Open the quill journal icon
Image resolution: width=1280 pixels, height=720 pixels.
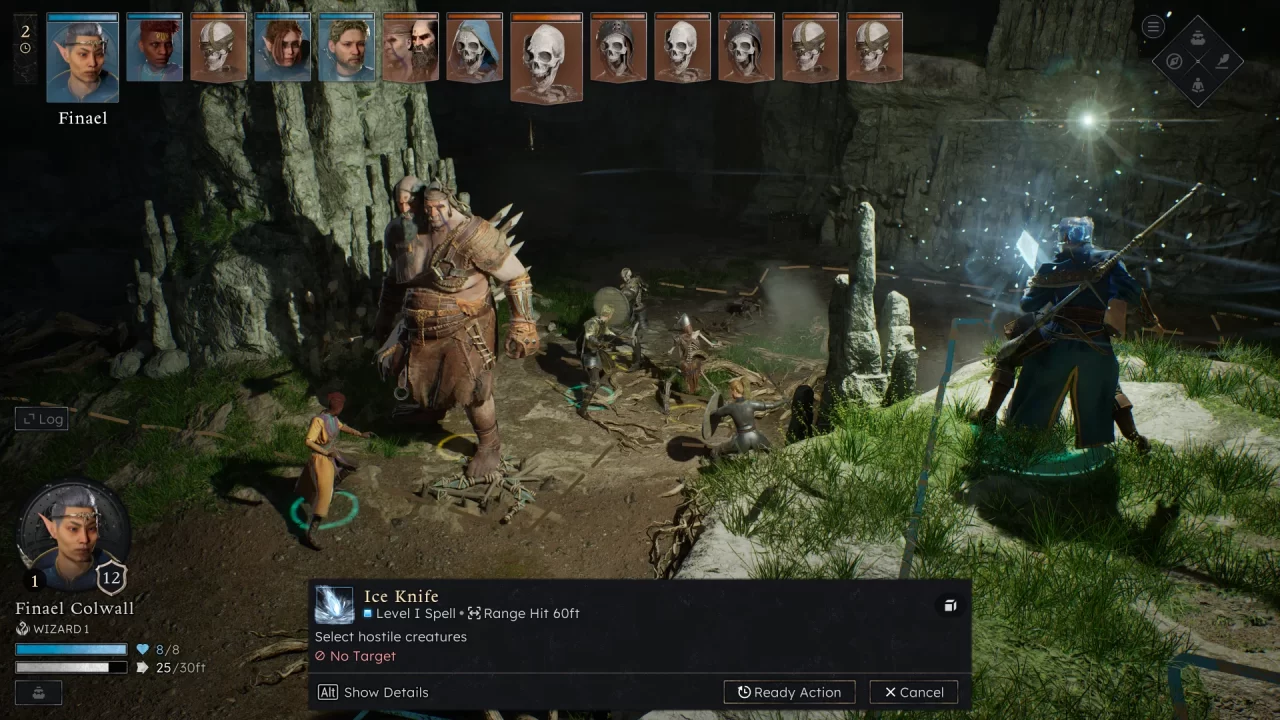point(1221,61)
